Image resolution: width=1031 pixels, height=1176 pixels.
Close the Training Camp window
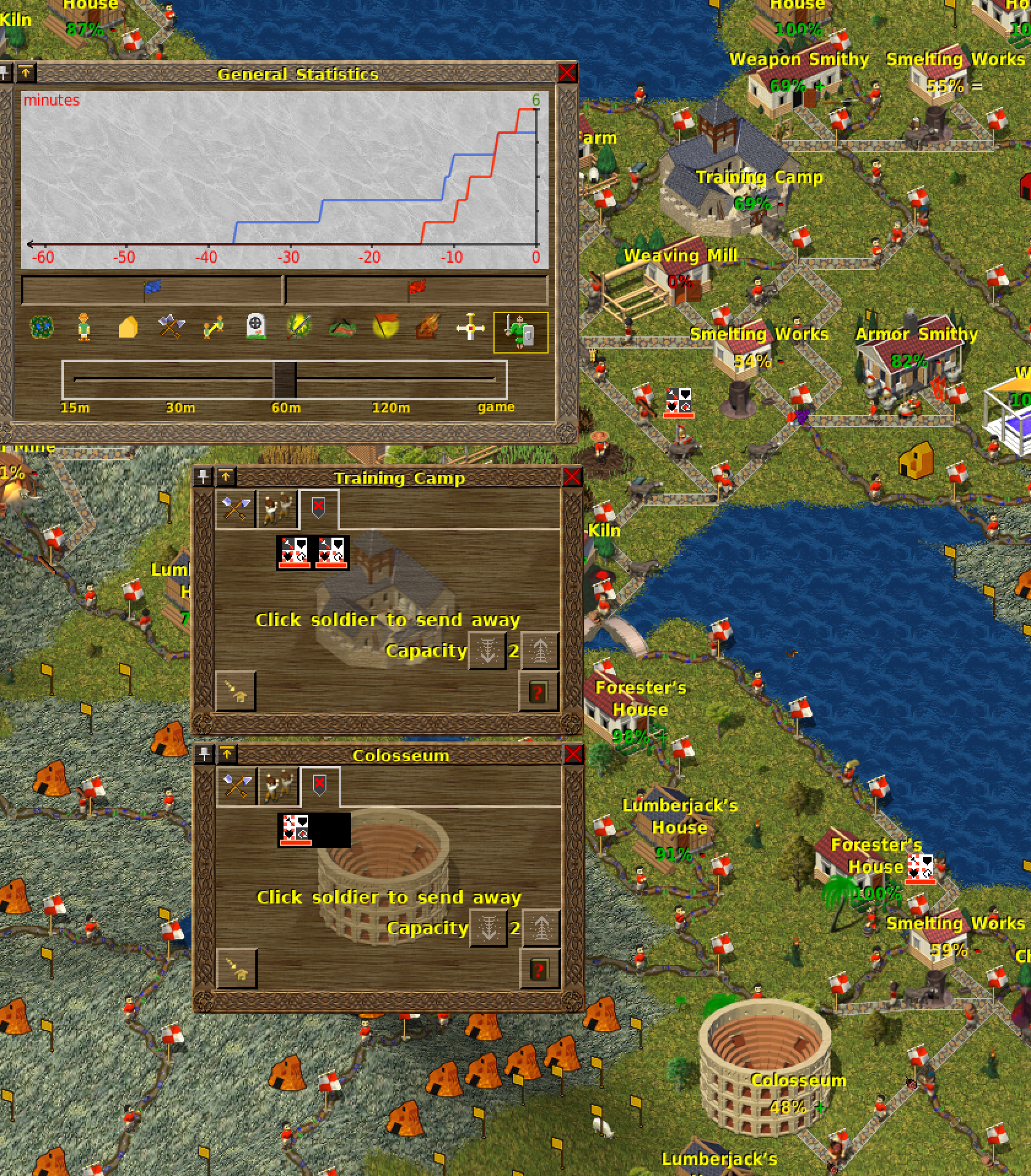[572, 477]
